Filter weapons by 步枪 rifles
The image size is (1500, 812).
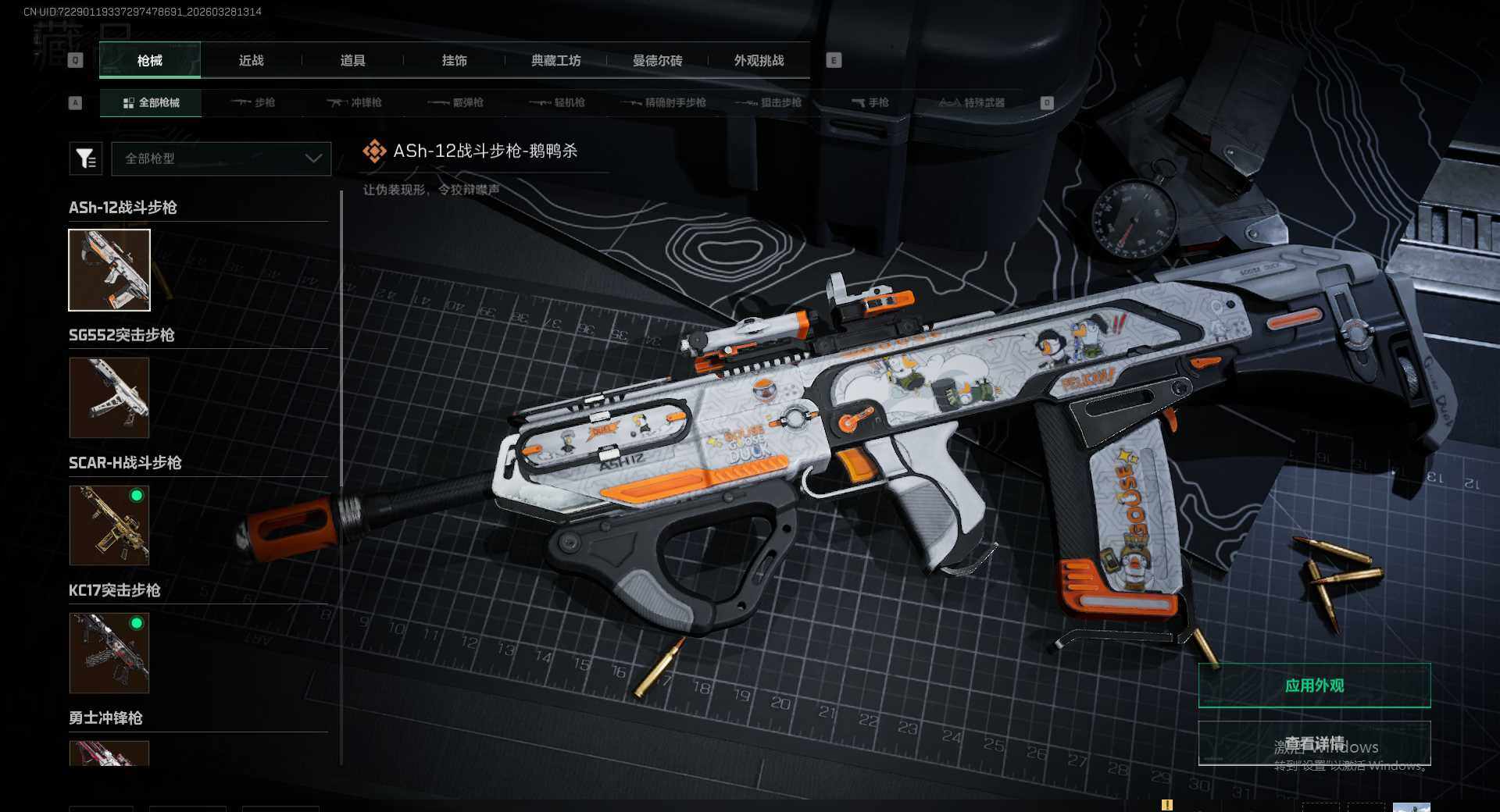[253, 102]
